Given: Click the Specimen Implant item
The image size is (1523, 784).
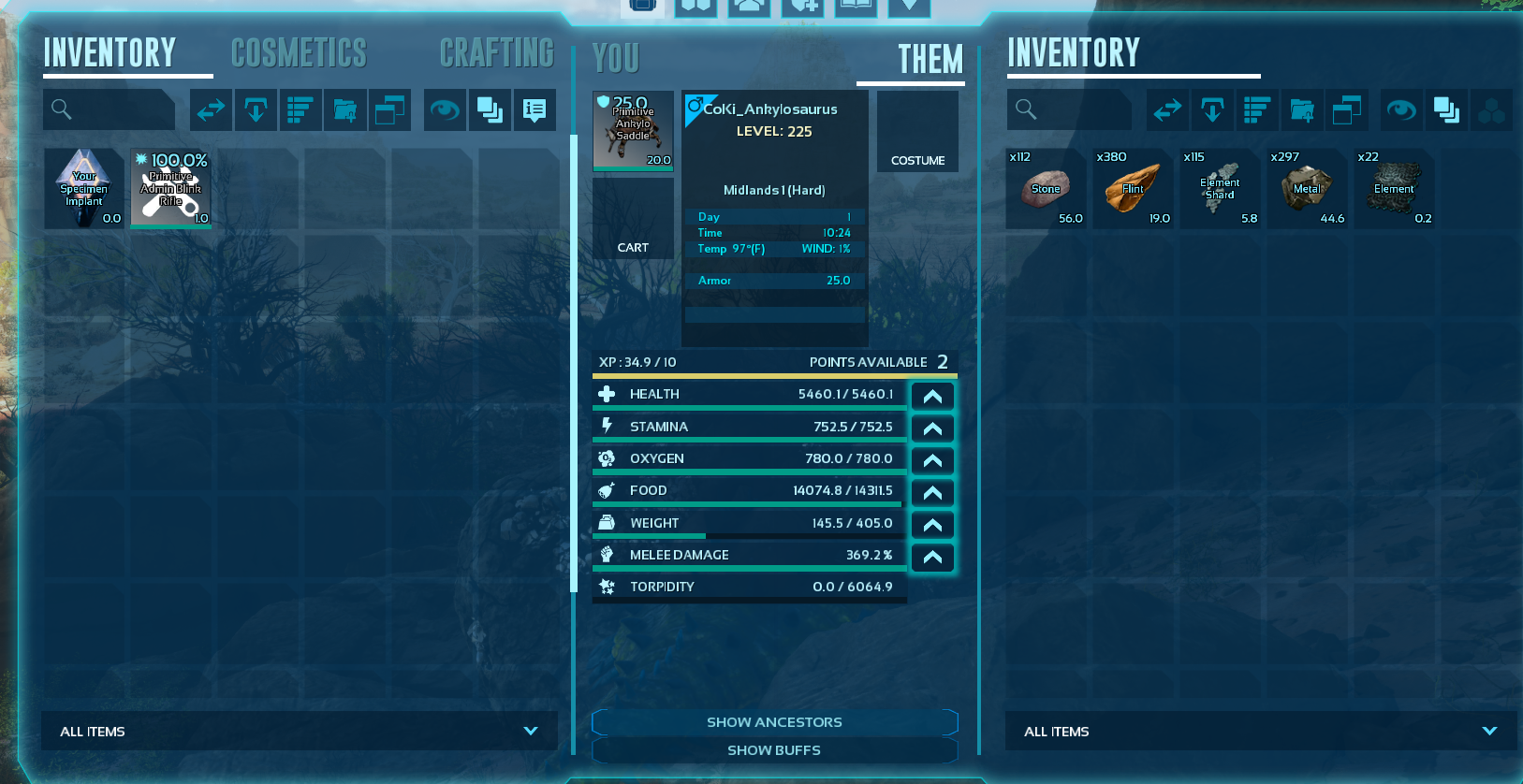Looking at the screenshot, I should click(x=84, y=188).
